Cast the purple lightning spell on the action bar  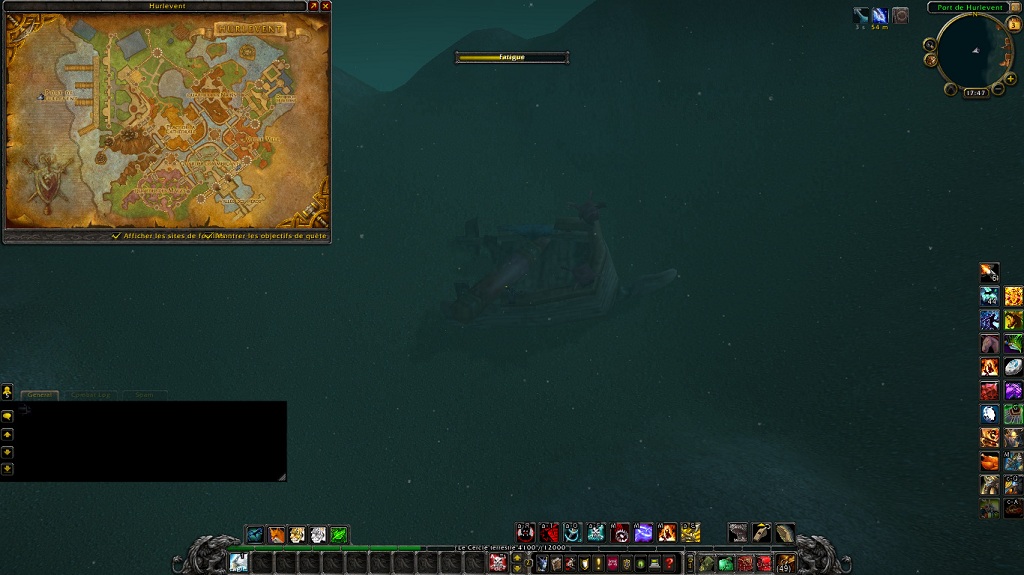(644, 533)
